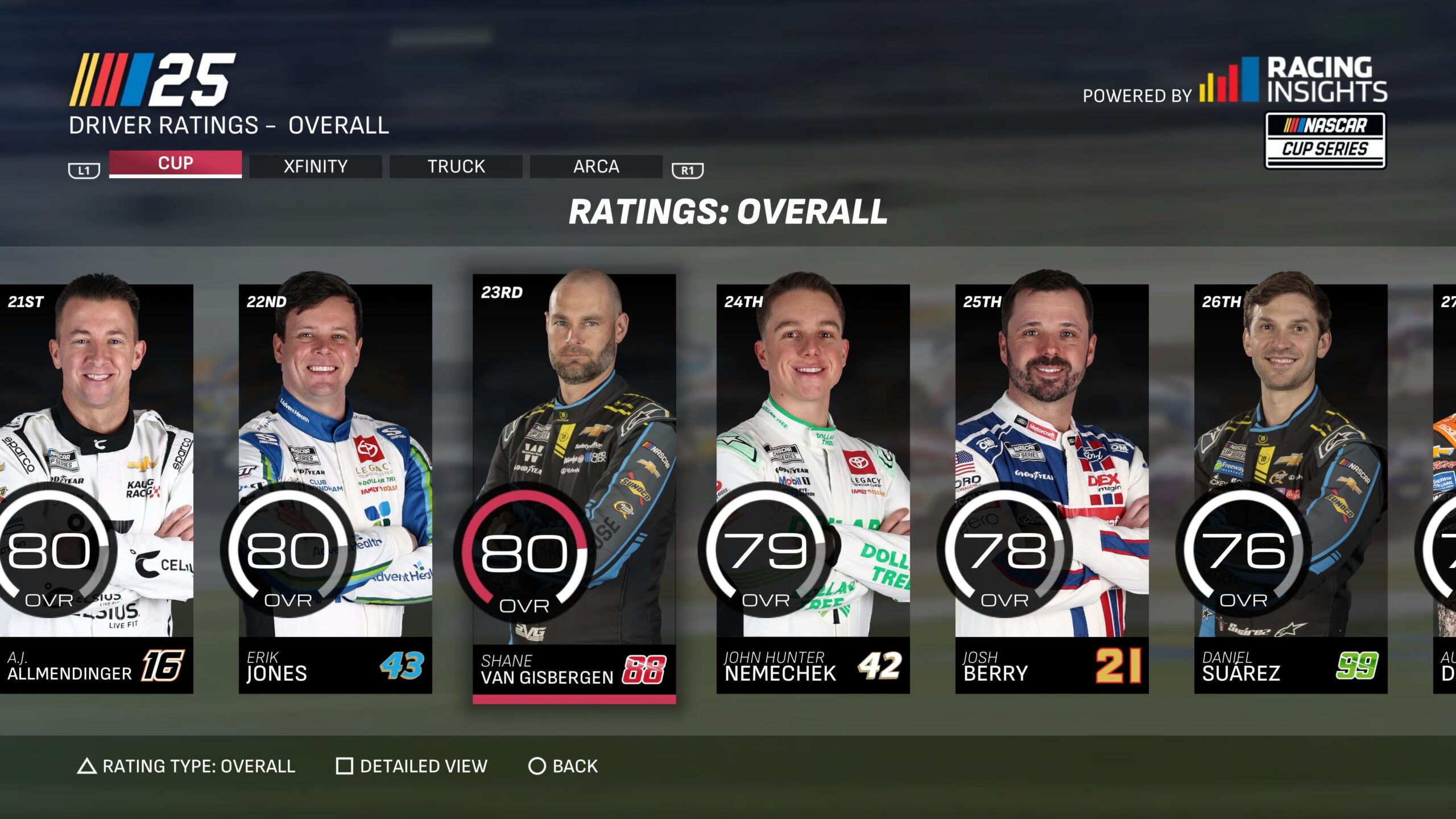The height and width of the screenshot is (819, 1456).
Task: Select Josh Berry's number 21 card
Action: (1052, 488)
